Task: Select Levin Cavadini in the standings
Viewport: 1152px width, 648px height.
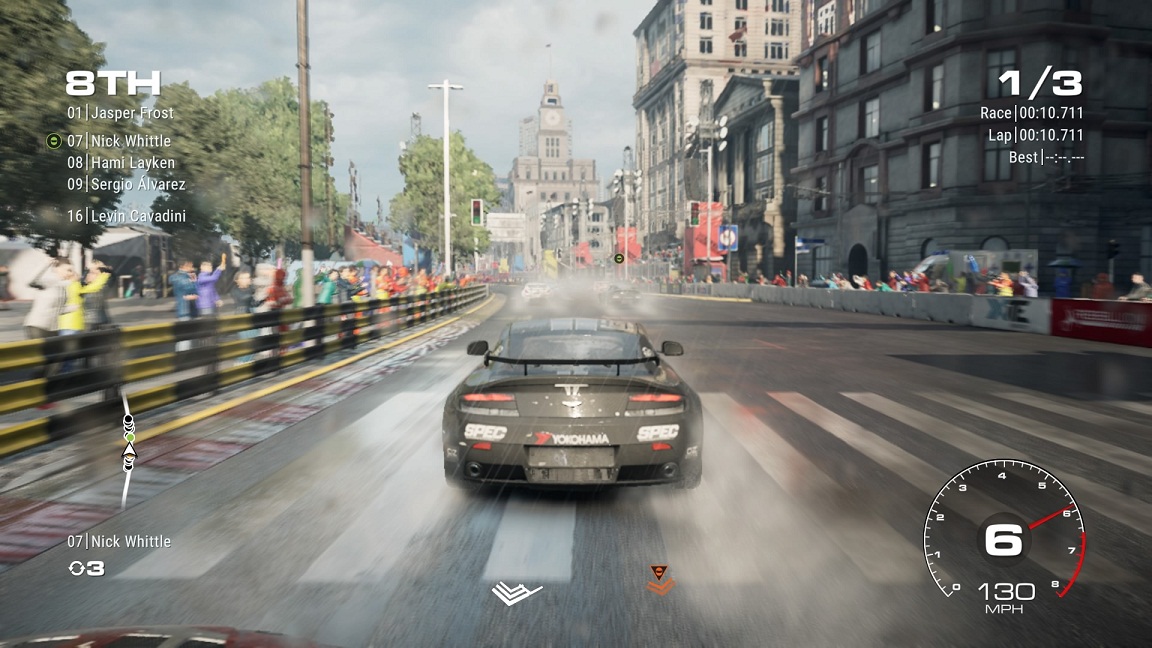Action: (x=126, y=216)
